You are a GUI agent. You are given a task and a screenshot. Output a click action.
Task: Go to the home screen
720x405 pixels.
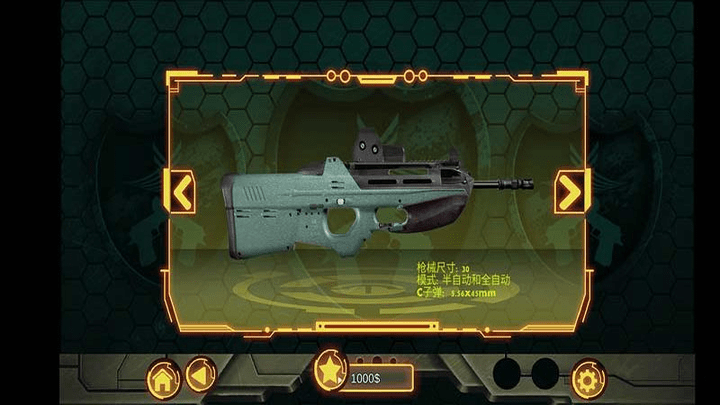pyautogui.click(x=163, y=378)
